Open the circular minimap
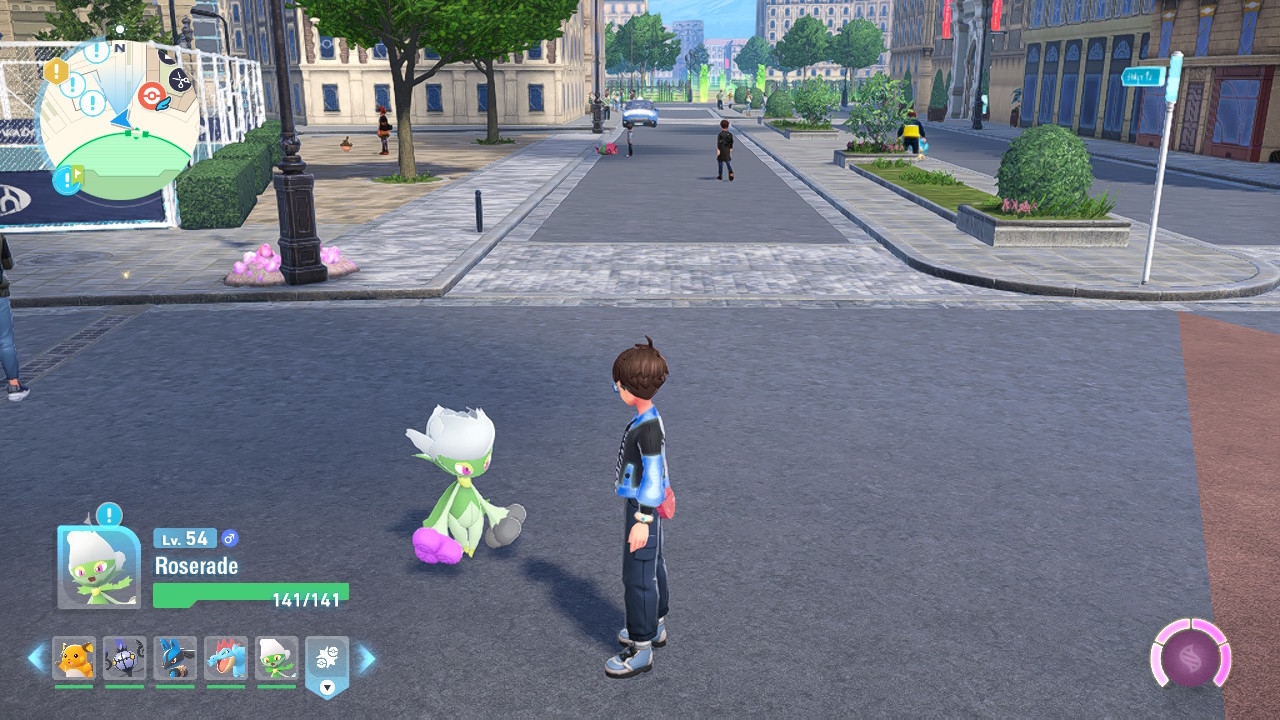Viewport: 1280px width, 720px height. (x=118, y=118)
